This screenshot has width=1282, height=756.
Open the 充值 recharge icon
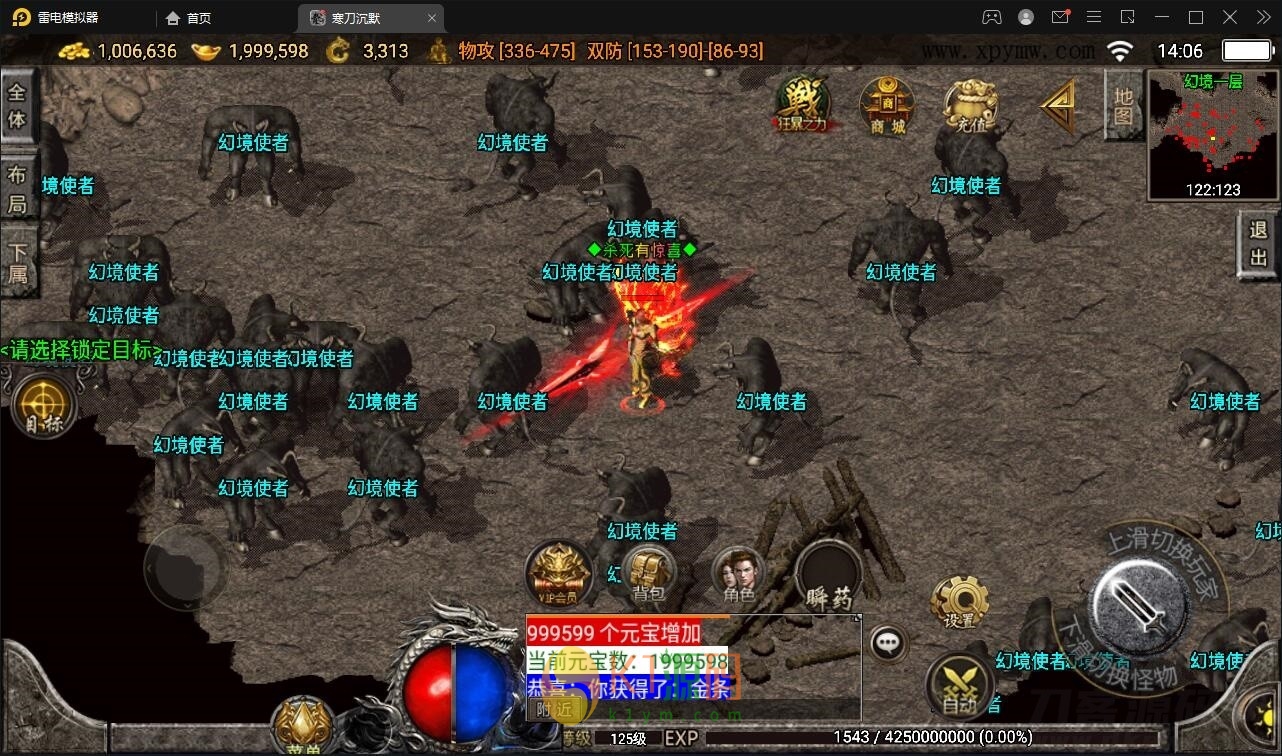tap(971, 105)
